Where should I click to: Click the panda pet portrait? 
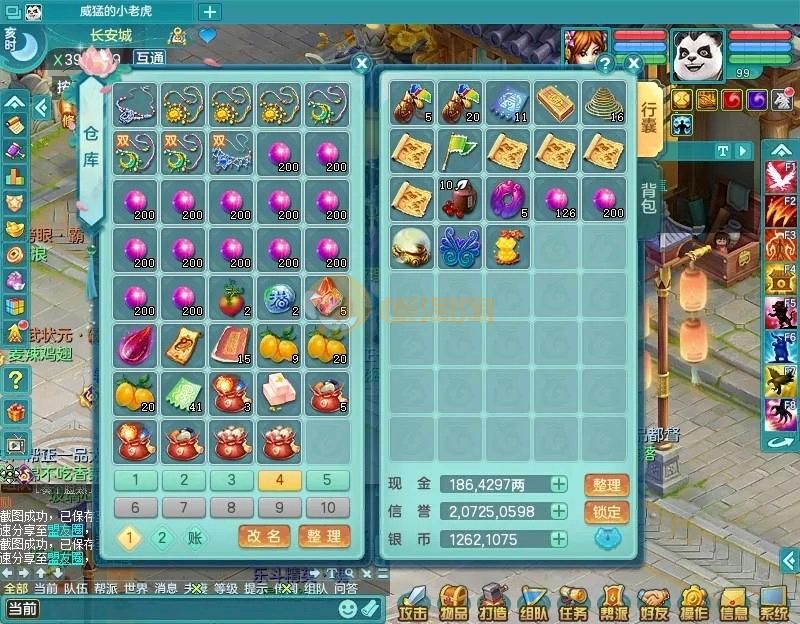697,55
